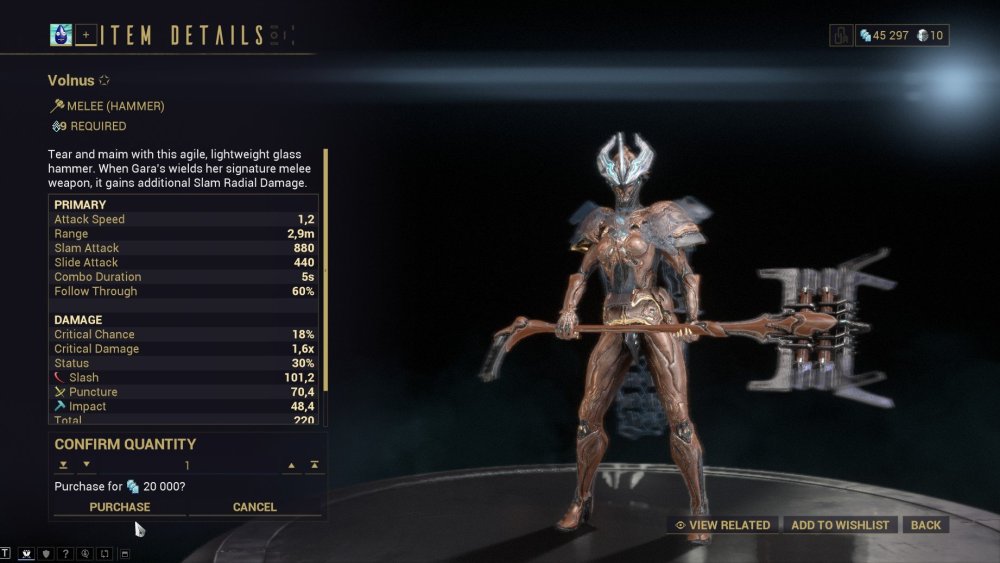The height and width of the screenshot is (563, 1000).
Task: Open the credits and platinum balance panel
Action: [x=902, y=35]
